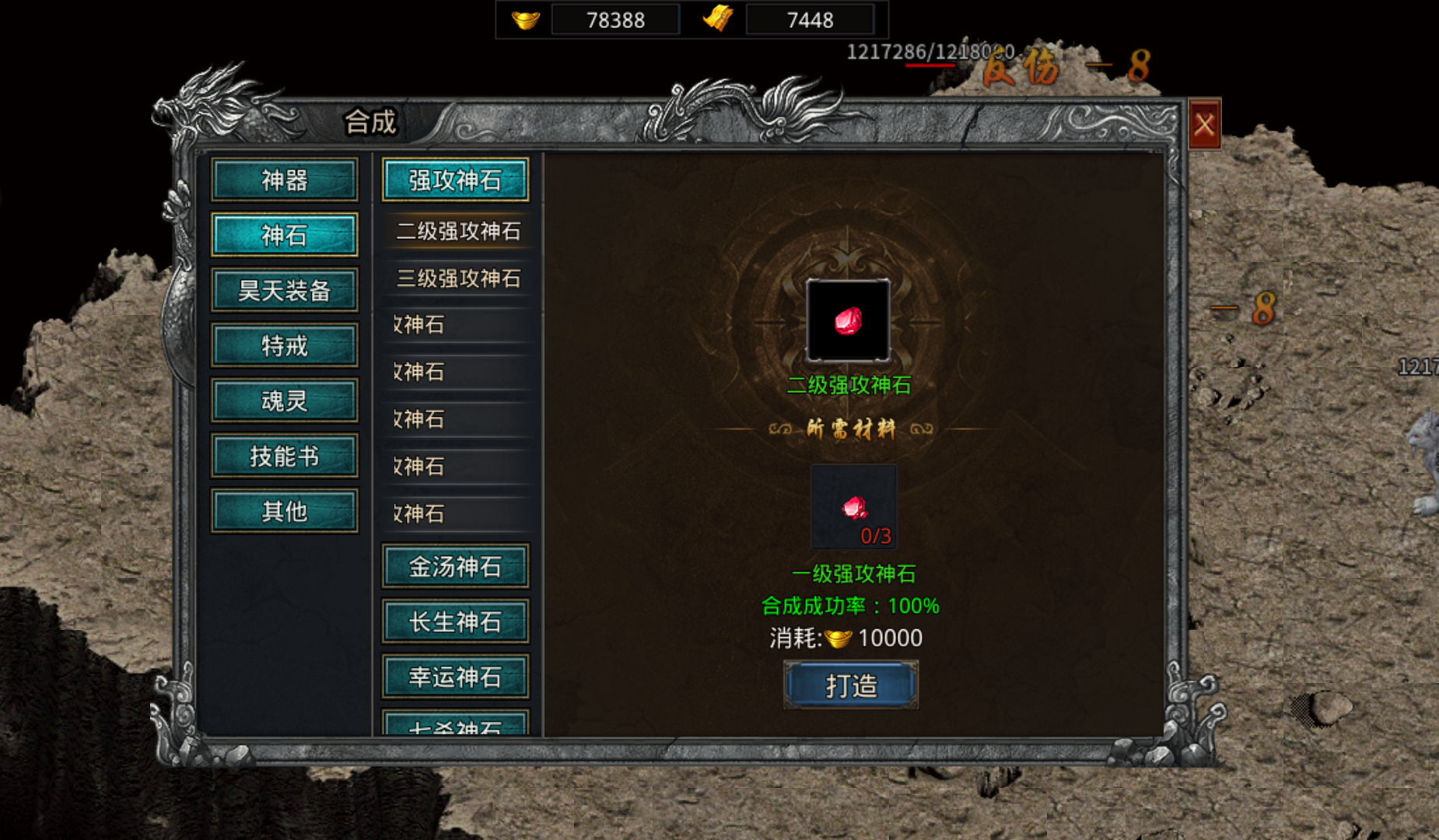Select 幸运神石 in the stone list
This screenshot has height=840, width=1439.
pos(454,676)
